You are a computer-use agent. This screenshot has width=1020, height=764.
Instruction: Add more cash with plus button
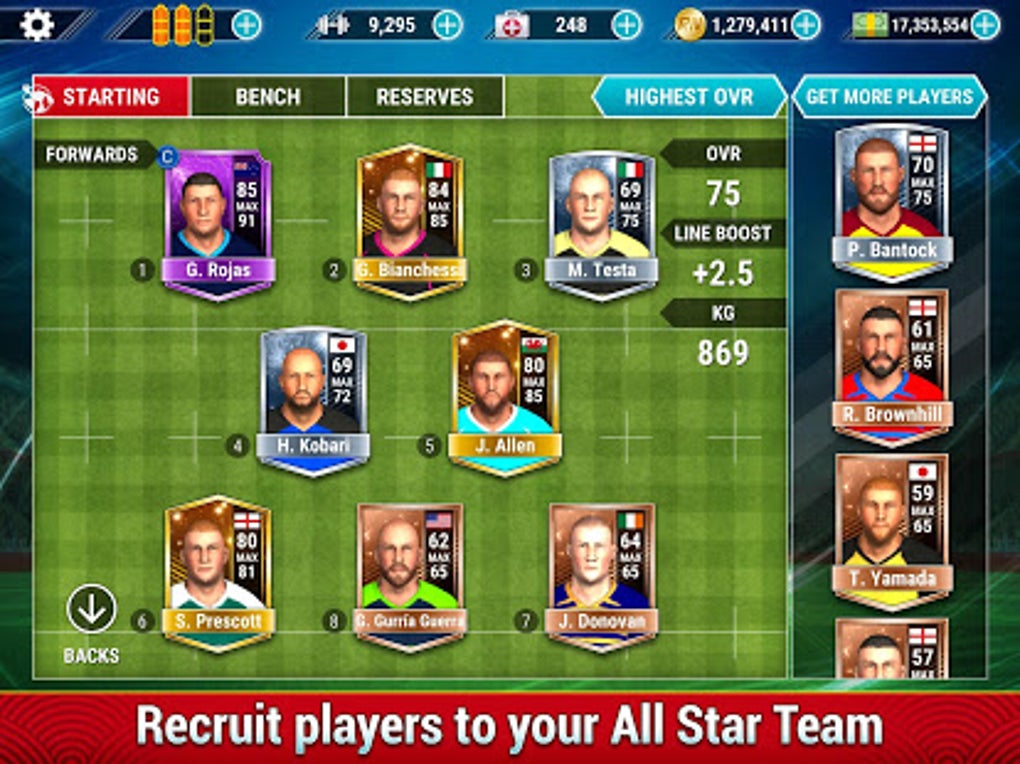pos(985,25)
